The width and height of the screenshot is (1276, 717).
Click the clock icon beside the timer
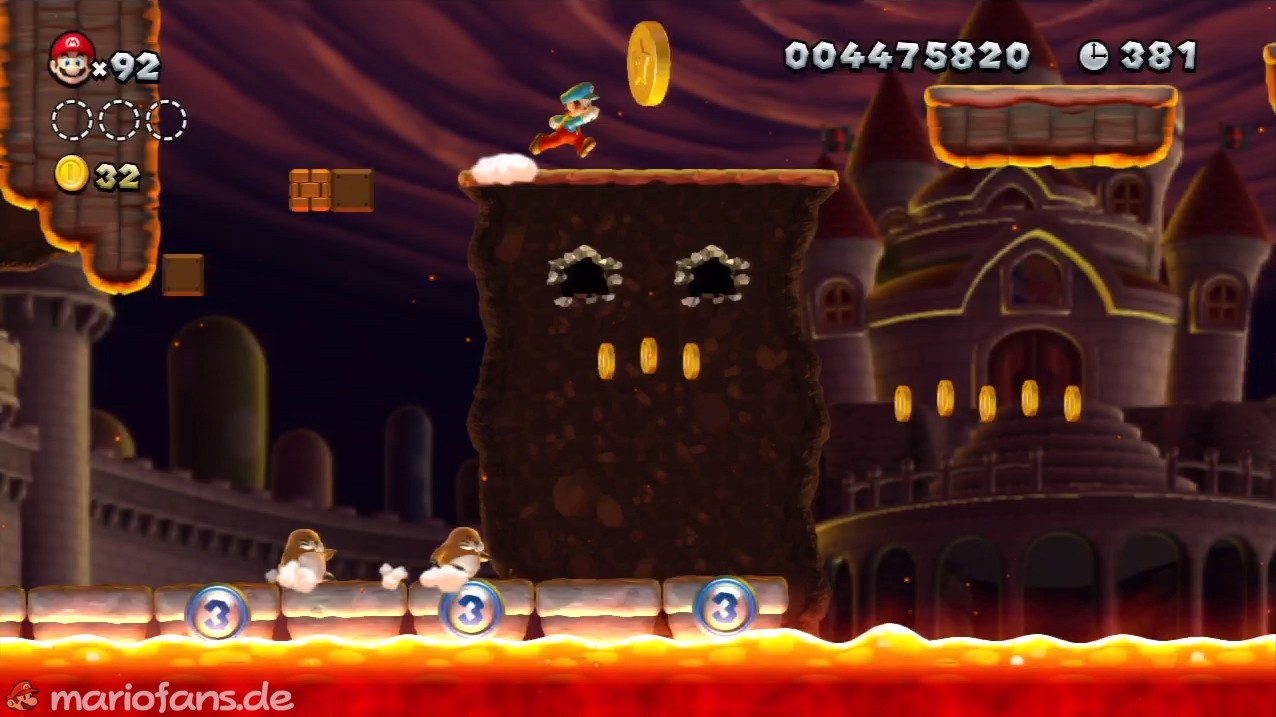1093,56
